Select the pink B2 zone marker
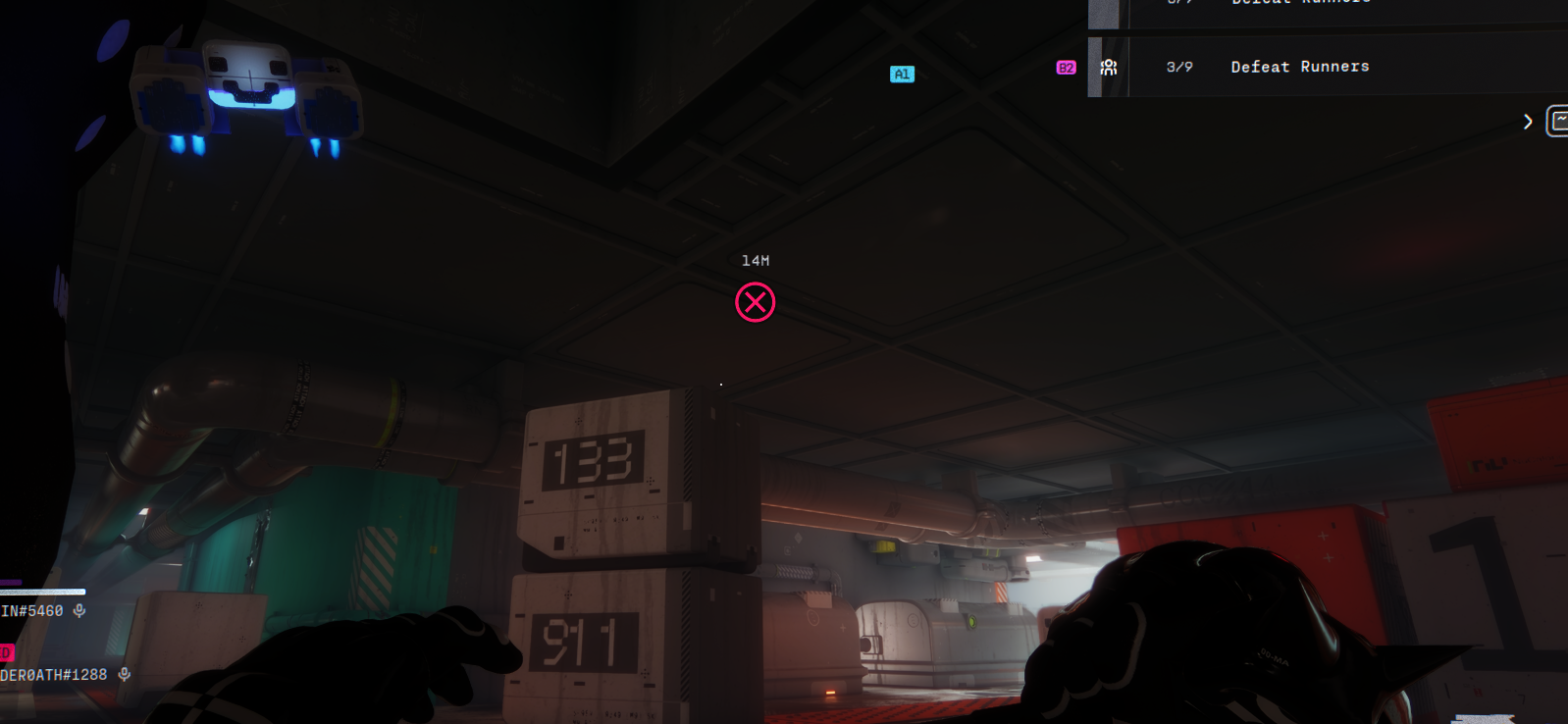The height and width of the screenshot is (724, 1568). (x=1066, y=68)
